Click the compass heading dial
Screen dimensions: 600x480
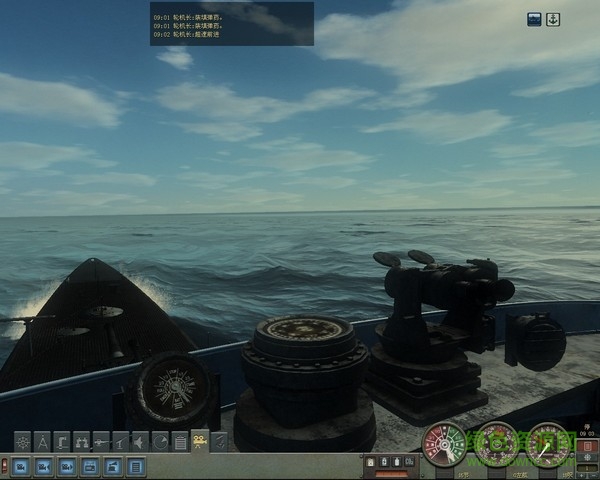pos(496,445)
